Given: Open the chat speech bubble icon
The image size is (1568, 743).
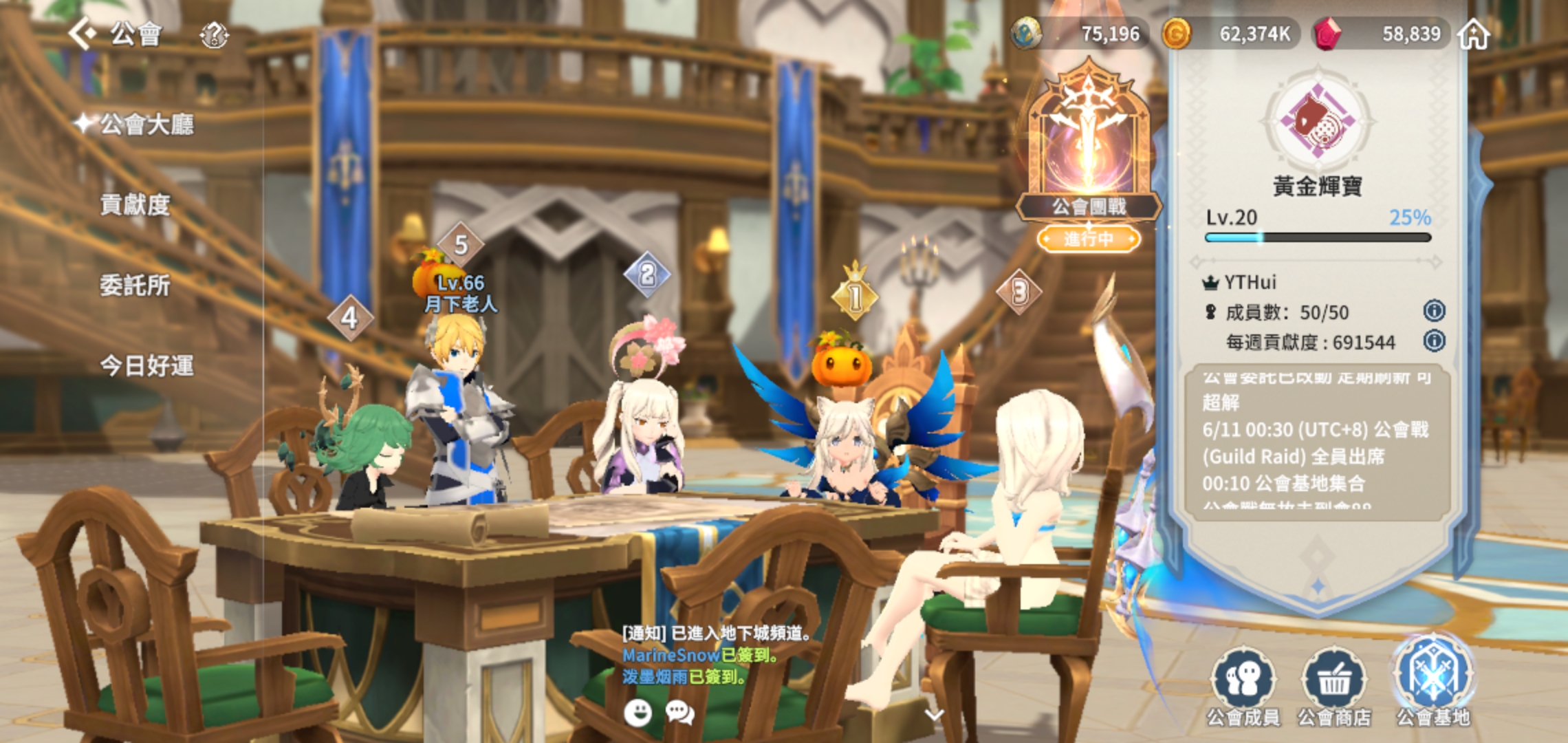Looking at the screenshot, I should point(679,713).
